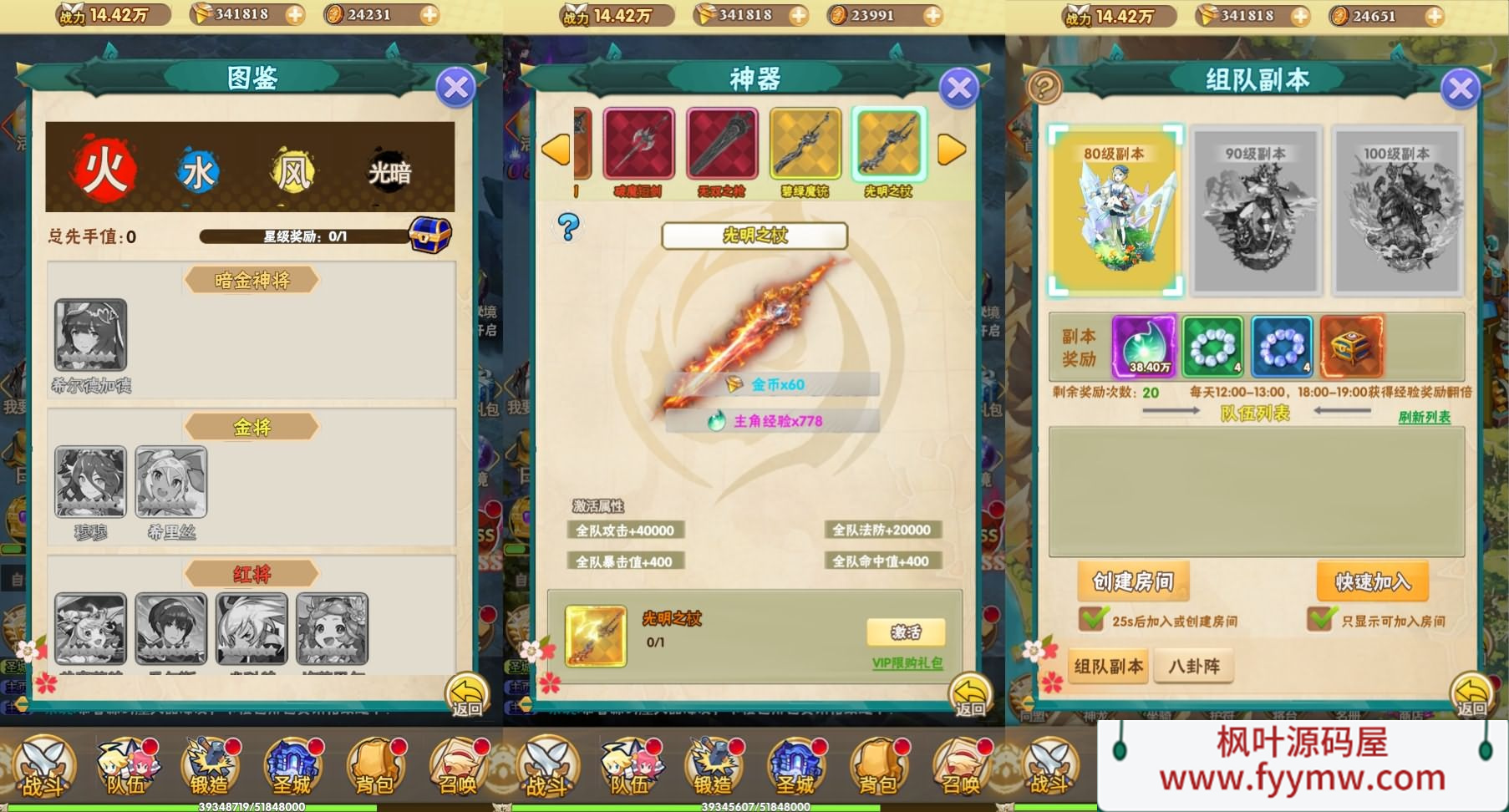Switch to the 水 water element tab

198,172
